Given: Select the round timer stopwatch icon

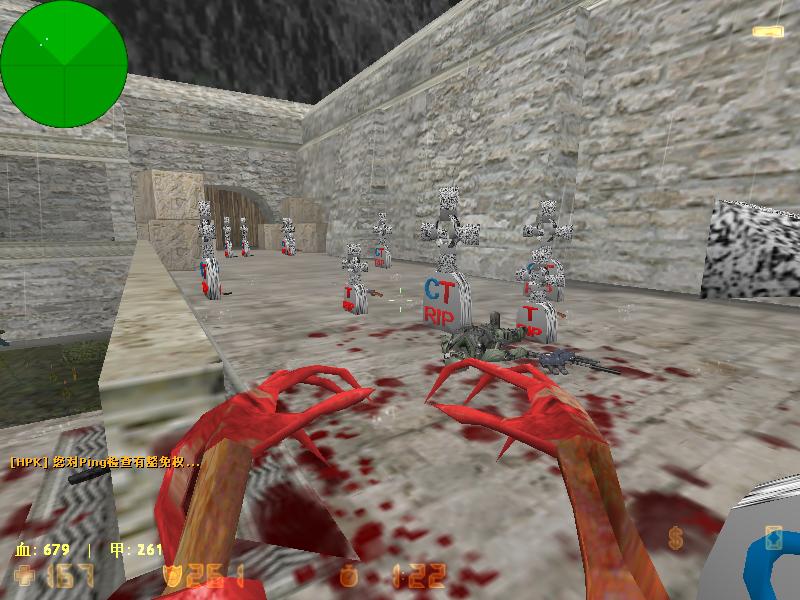Looking at the screenshot, I should [x=348, y=576].
